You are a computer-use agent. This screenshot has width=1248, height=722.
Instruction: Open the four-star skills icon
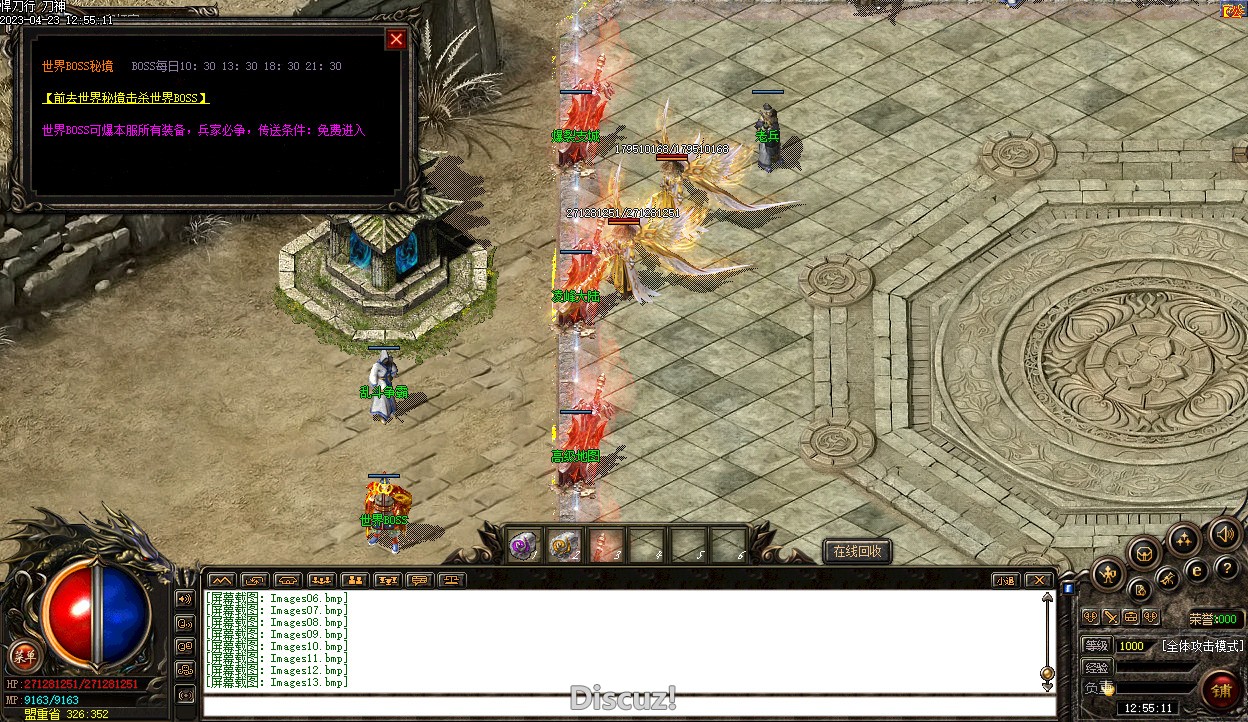(x=1184, y=539)
